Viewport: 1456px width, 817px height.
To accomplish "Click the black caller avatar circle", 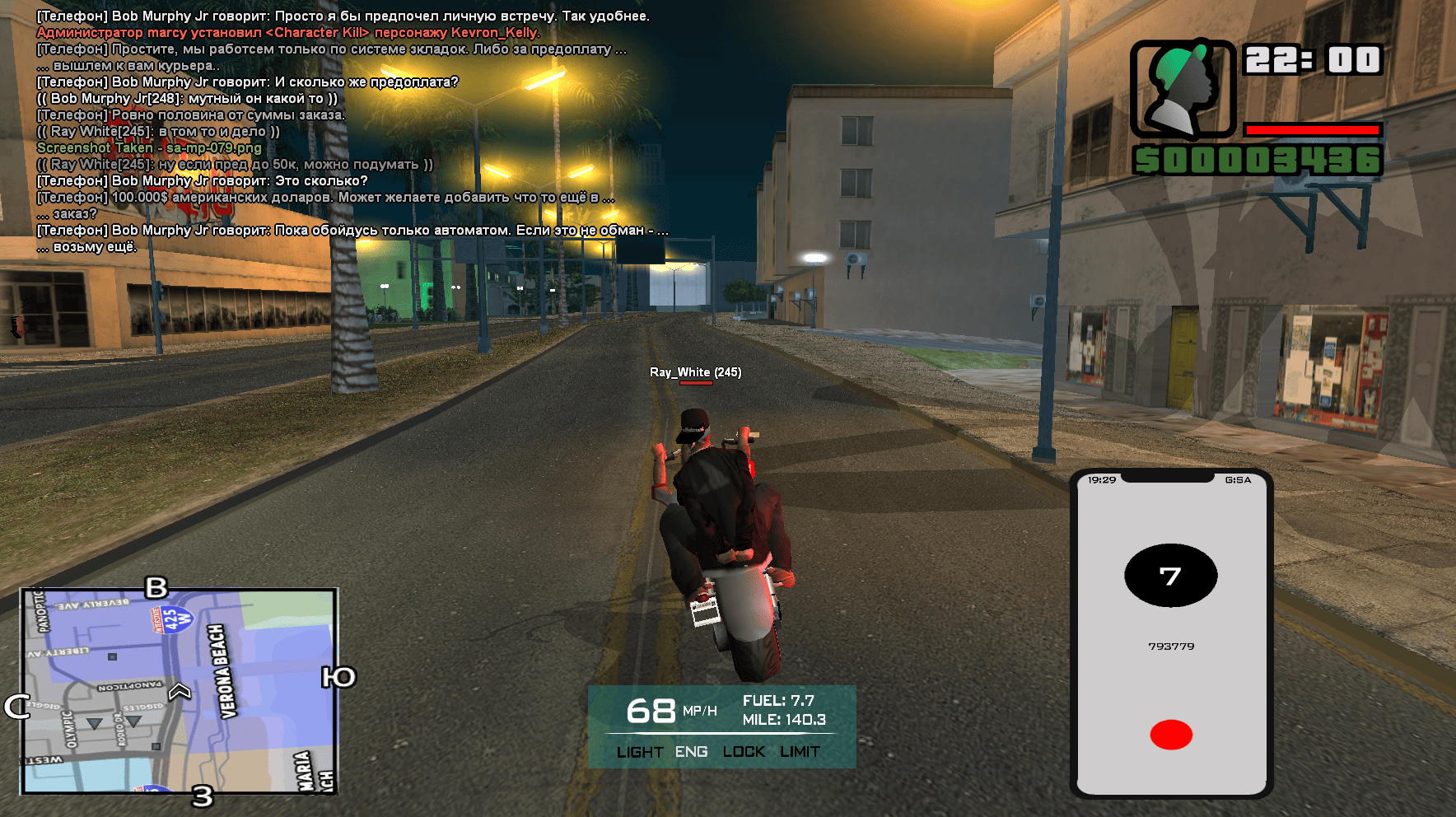I will tap(1170, 576).
